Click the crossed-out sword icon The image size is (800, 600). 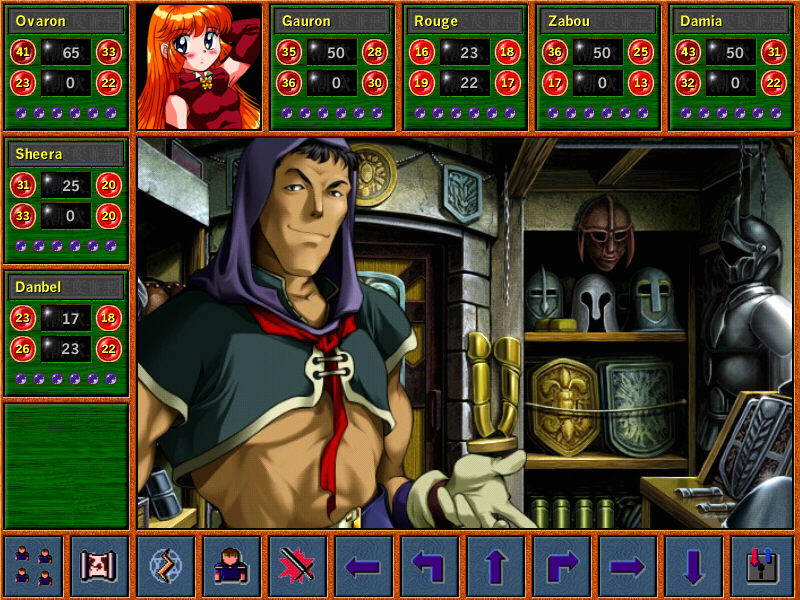tap(297, 567)
